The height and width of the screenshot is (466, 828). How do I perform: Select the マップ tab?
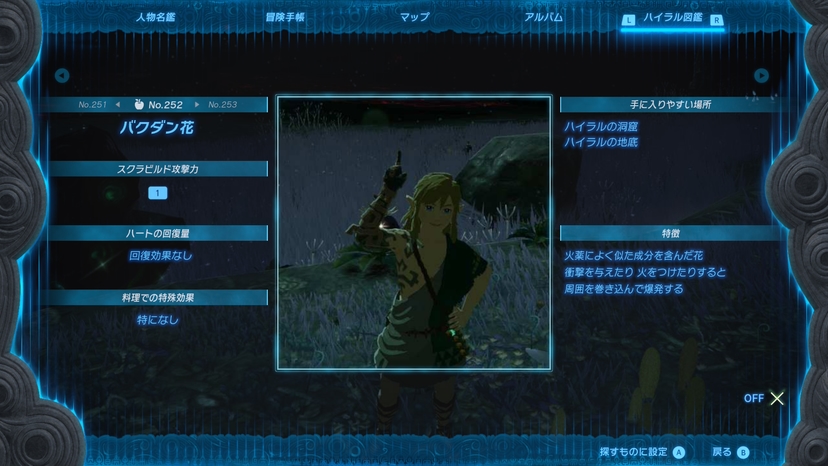(x=414, y=17)
